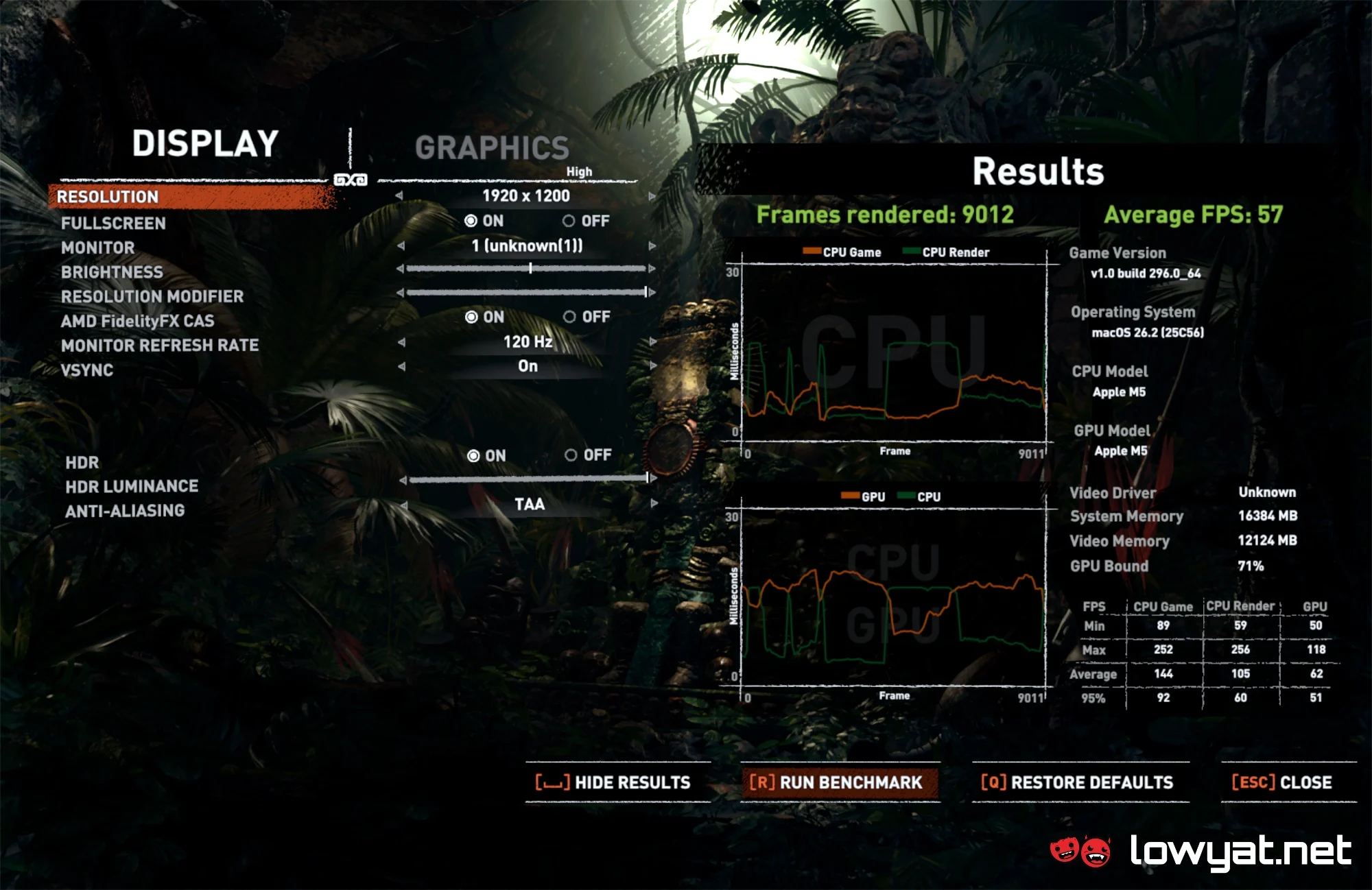Disable AMD FidelityFX CAS with OFF
Screen dimensions: 1372x890
point(569,317)
